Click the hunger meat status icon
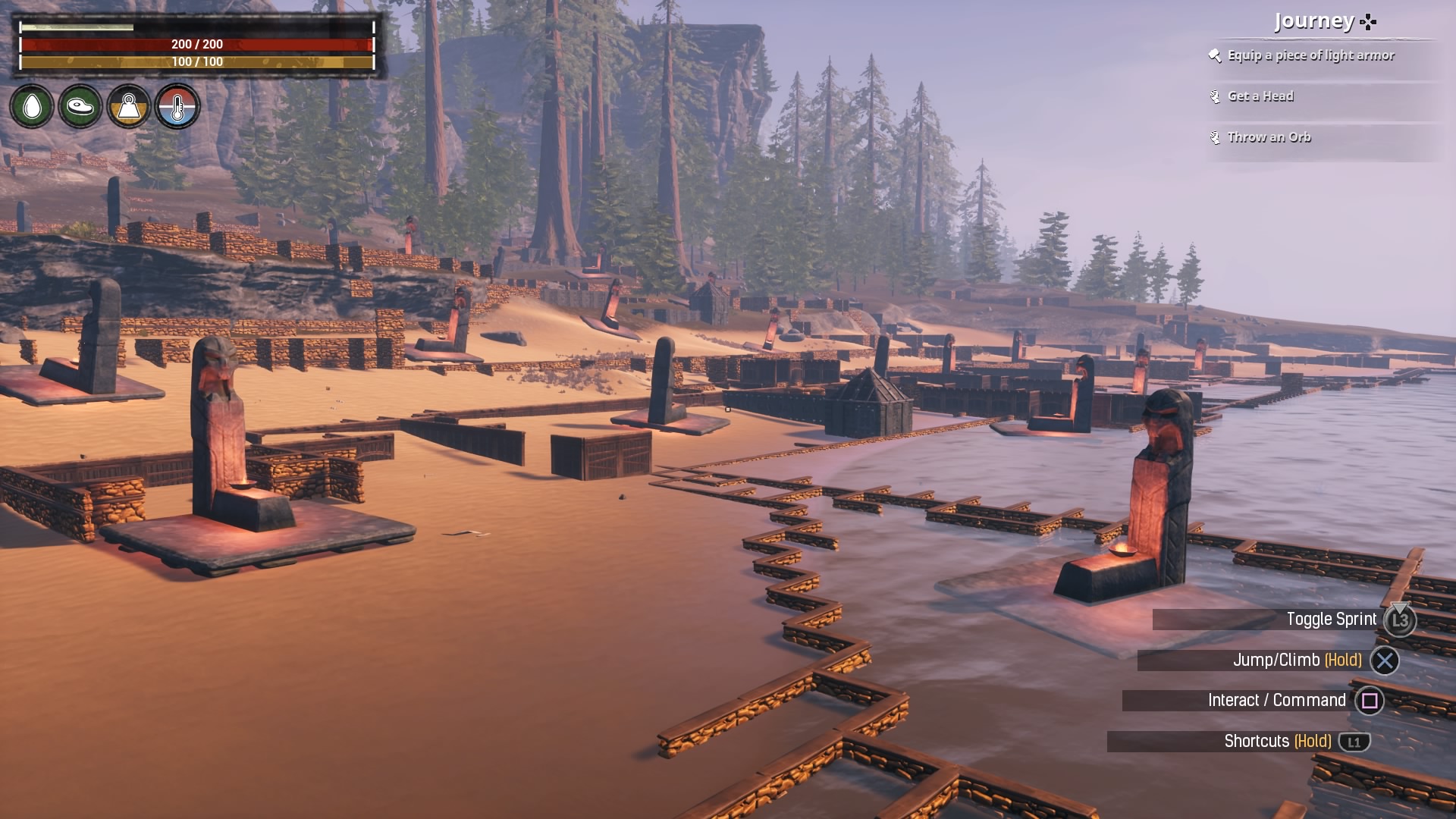1456x819 pixels. click(x=80, y=106)
